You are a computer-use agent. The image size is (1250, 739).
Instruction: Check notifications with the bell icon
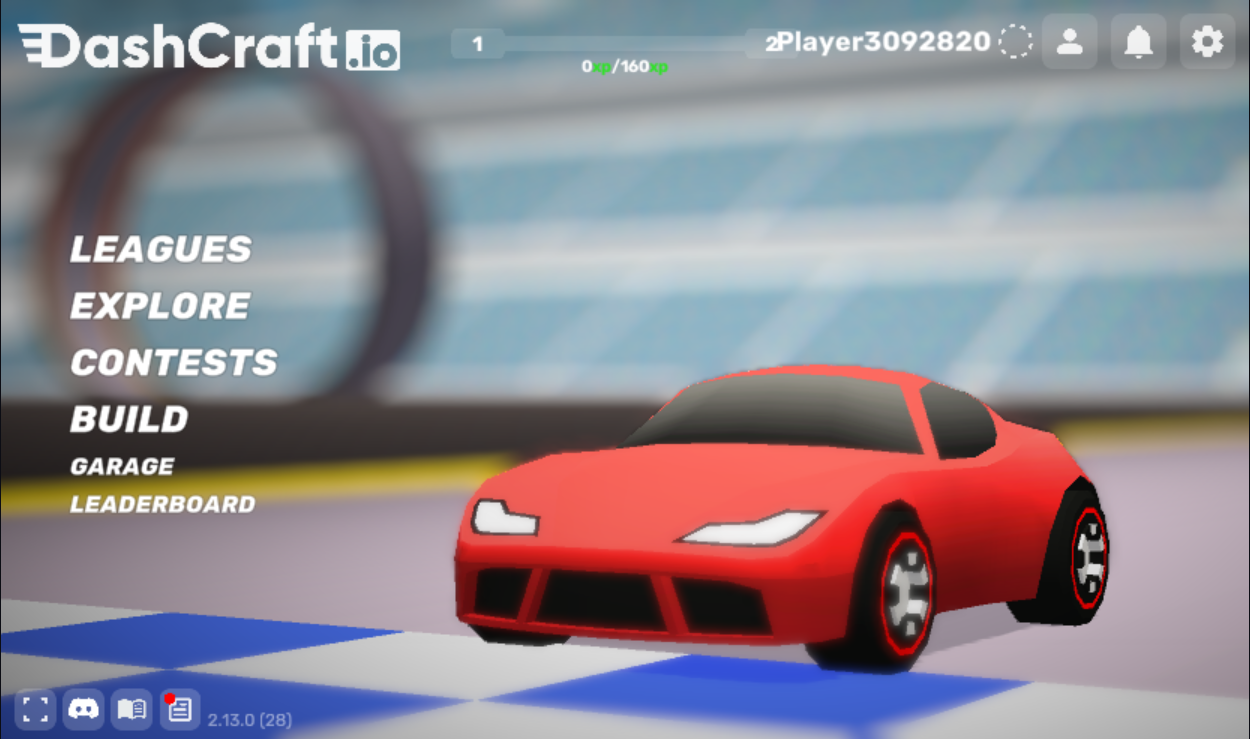(x=1138, y=42)
